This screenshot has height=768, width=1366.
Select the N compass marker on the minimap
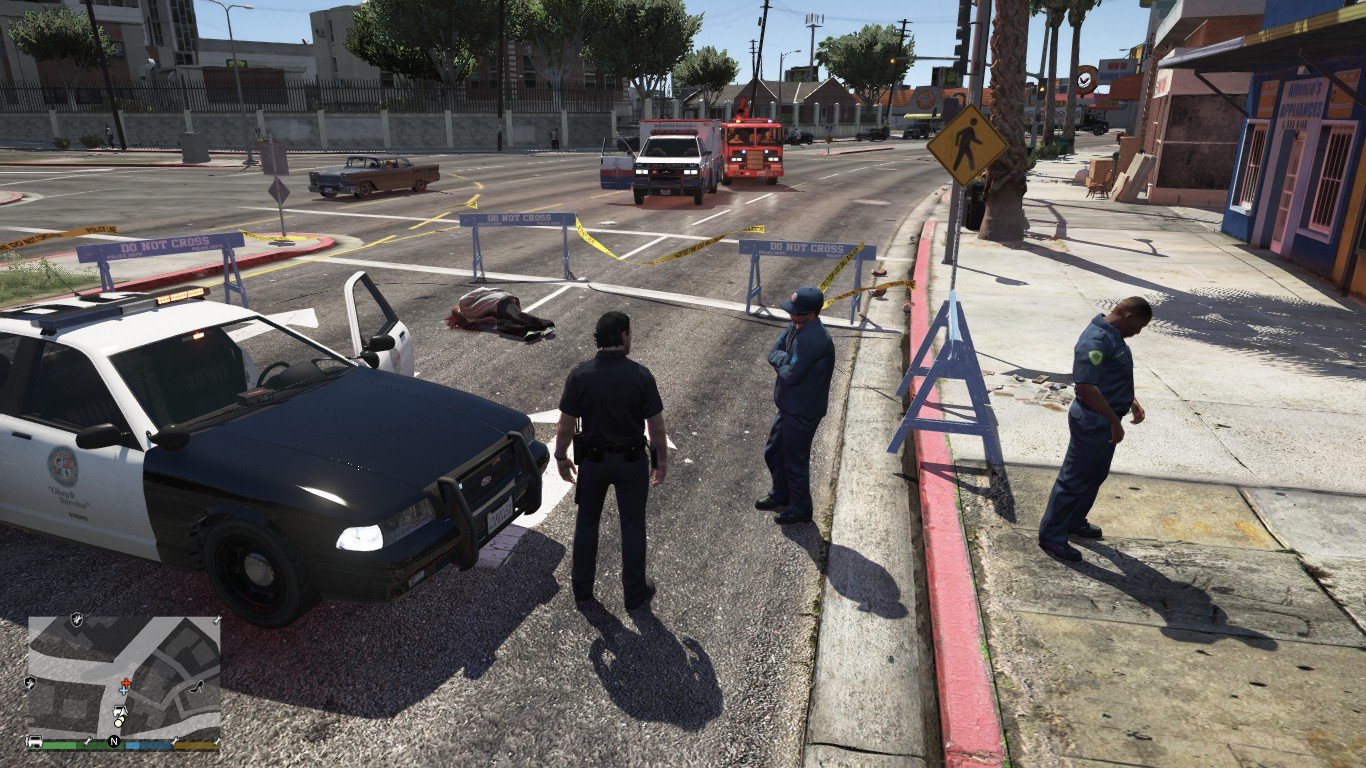tap(113, 740)
